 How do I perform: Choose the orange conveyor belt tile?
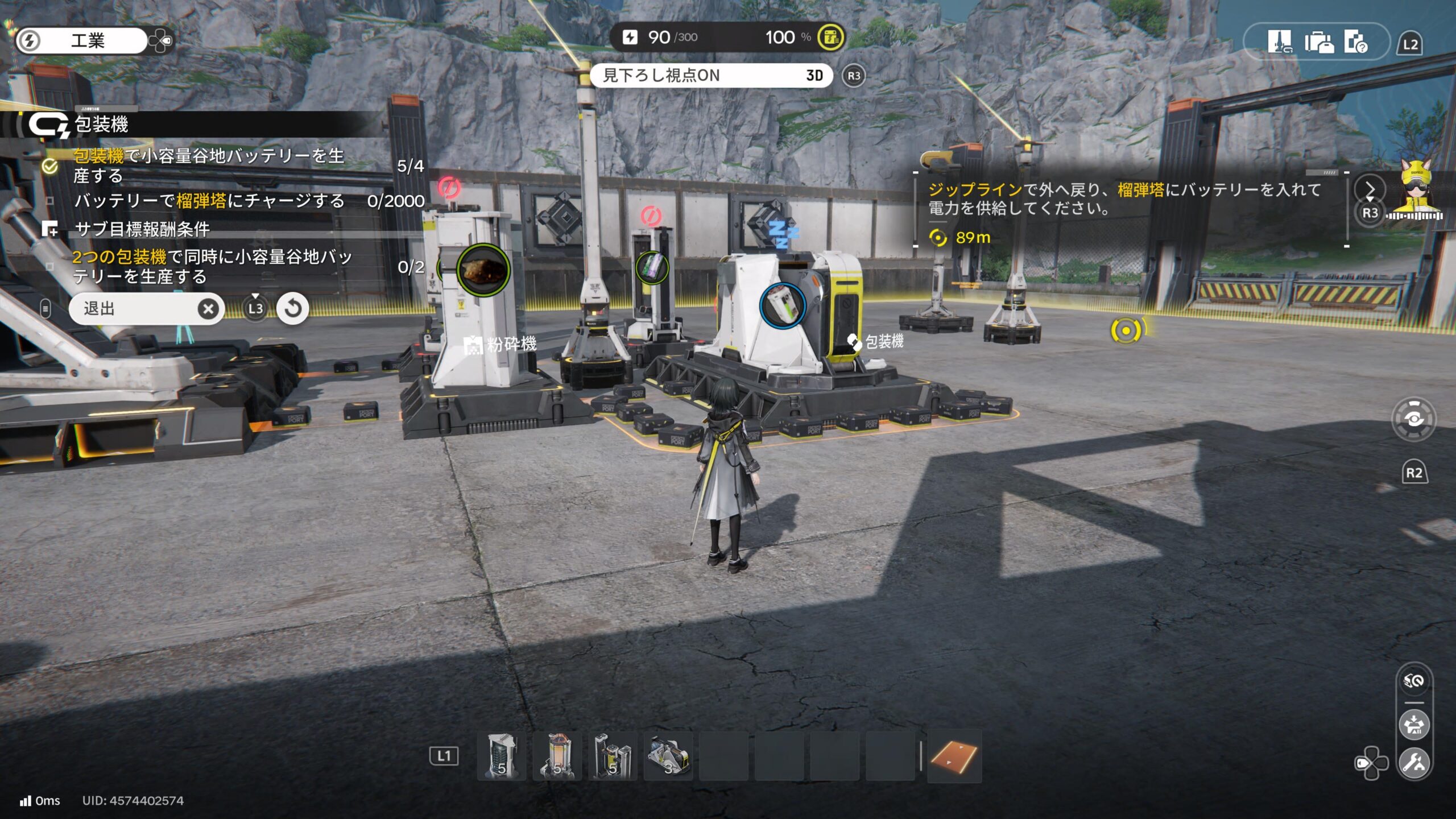point(954,756)
